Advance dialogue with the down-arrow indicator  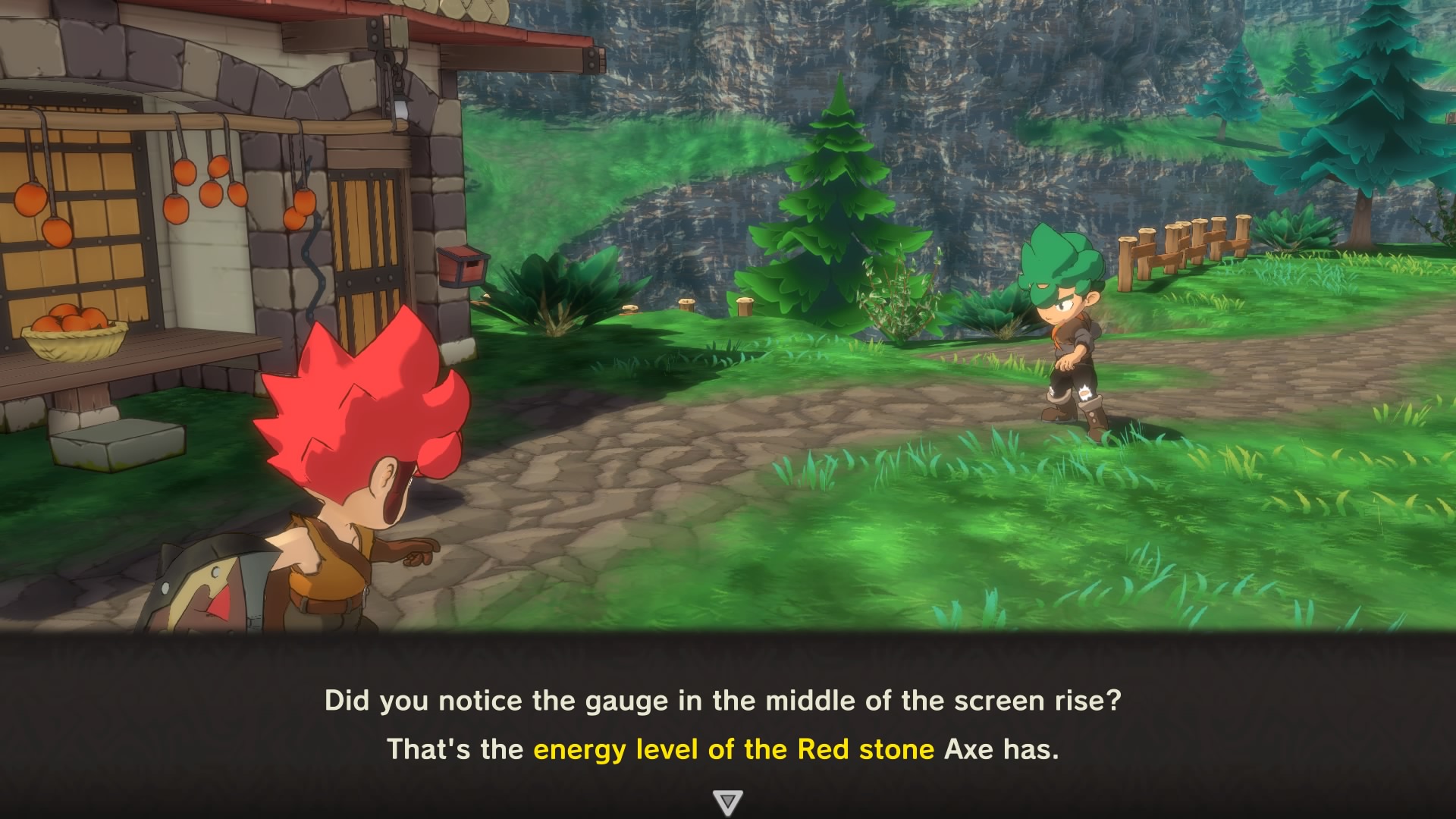pyautogui.click(x=727, y=802)
